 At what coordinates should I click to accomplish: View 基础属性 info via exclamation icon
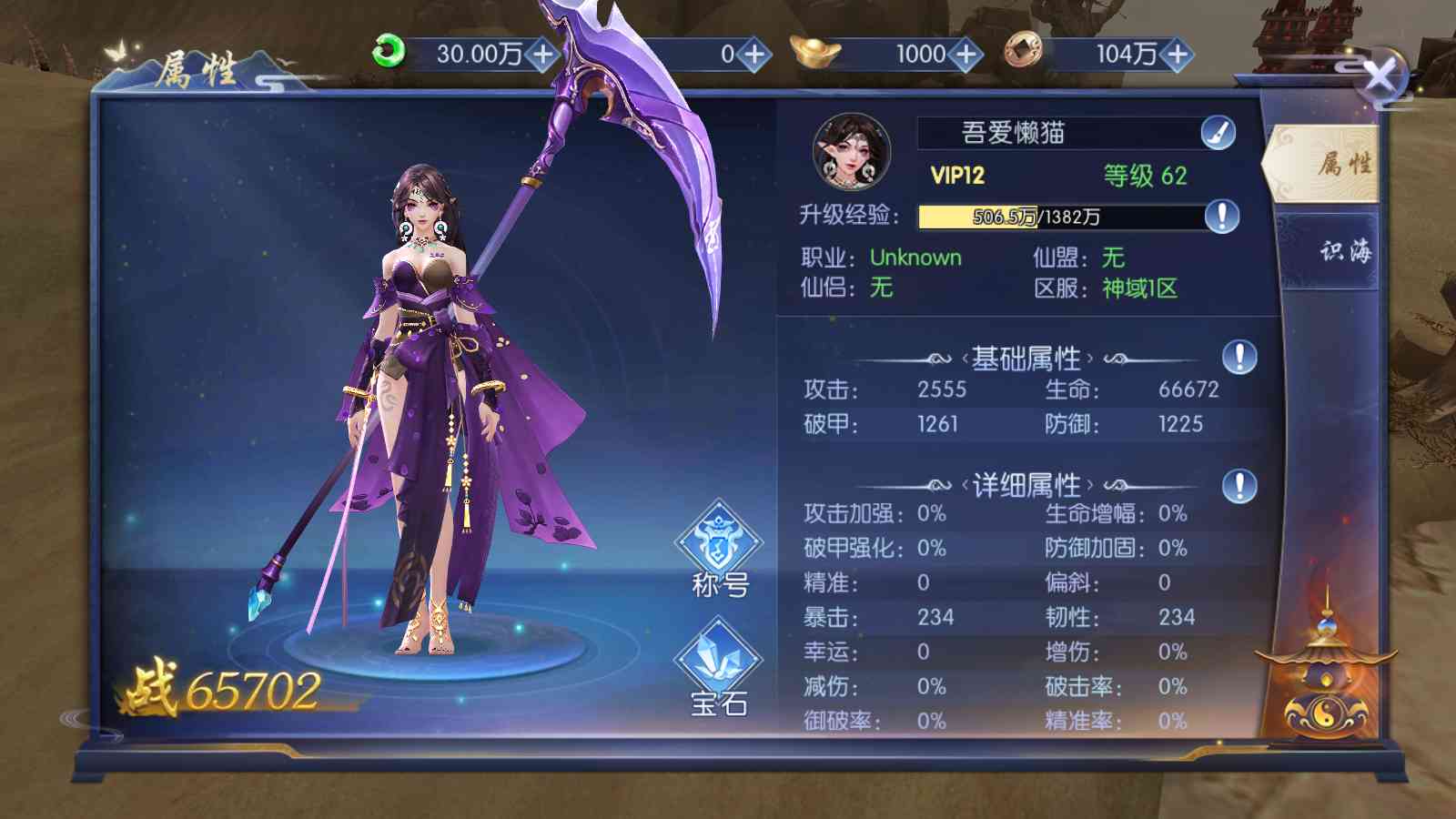(x=1239, y=357)
